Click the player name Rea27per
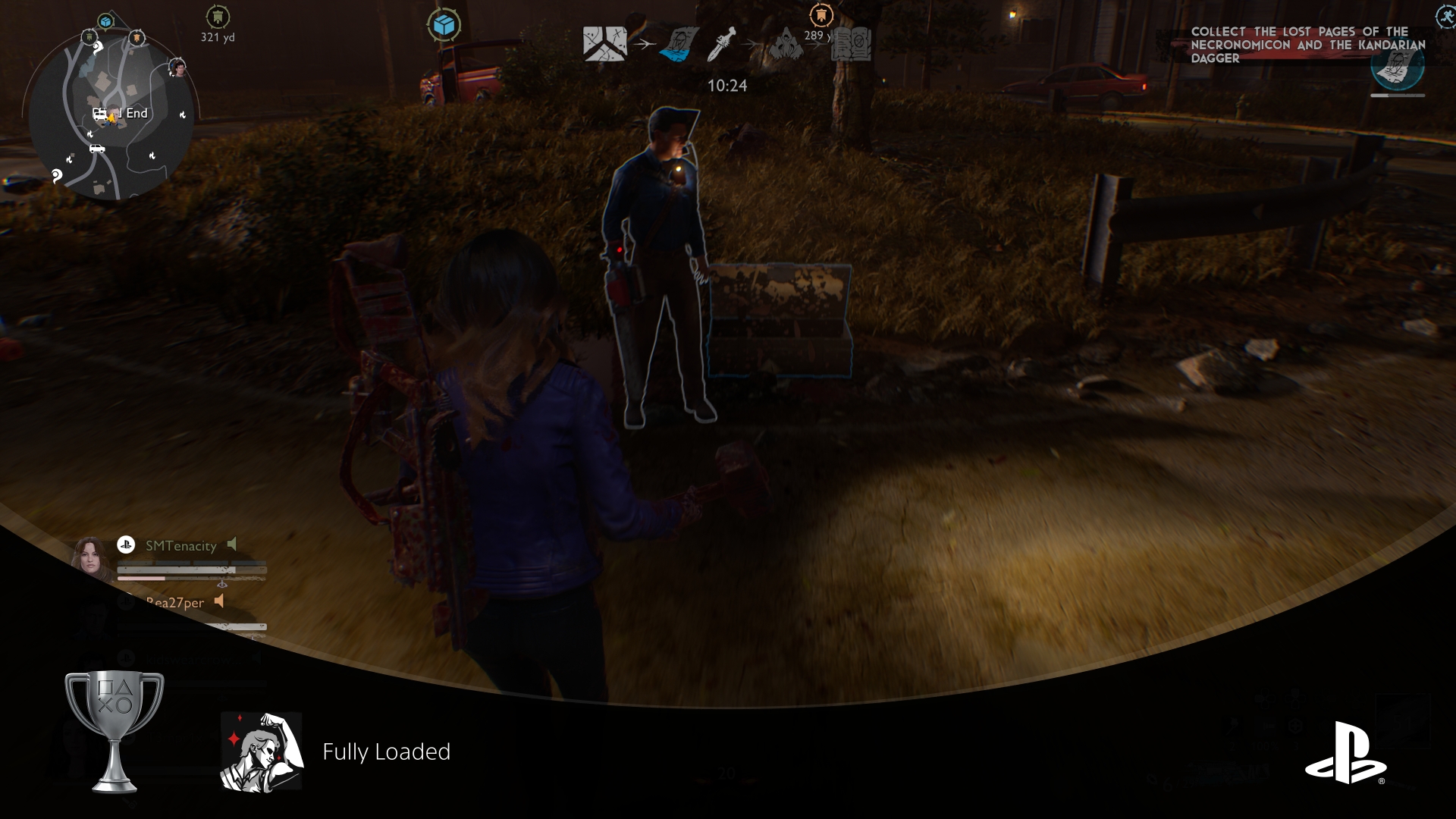The image size is (1456, 819). click(175, 602)
